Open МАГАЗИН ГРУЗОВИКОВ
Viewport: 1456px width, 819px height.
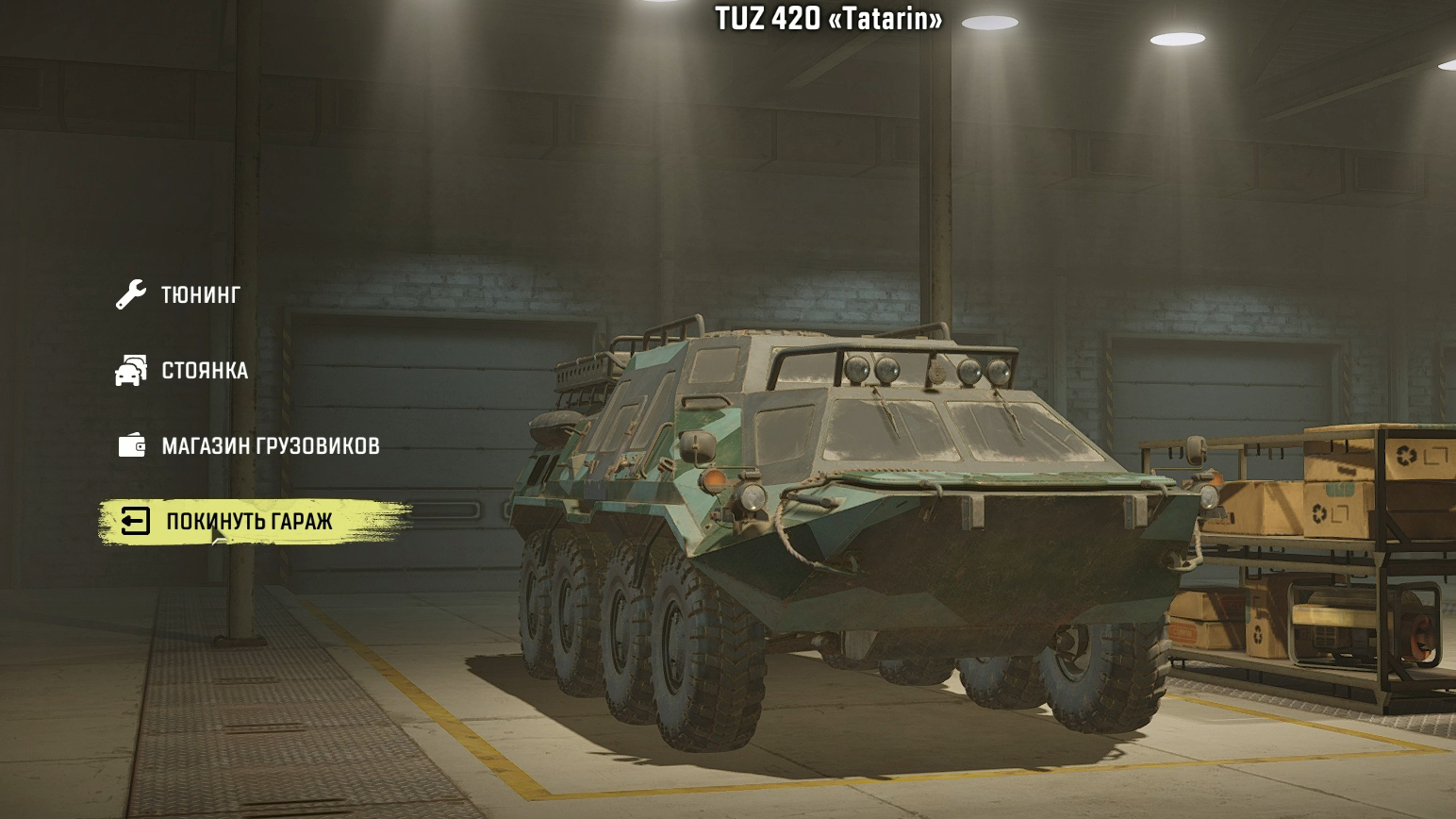272,446
